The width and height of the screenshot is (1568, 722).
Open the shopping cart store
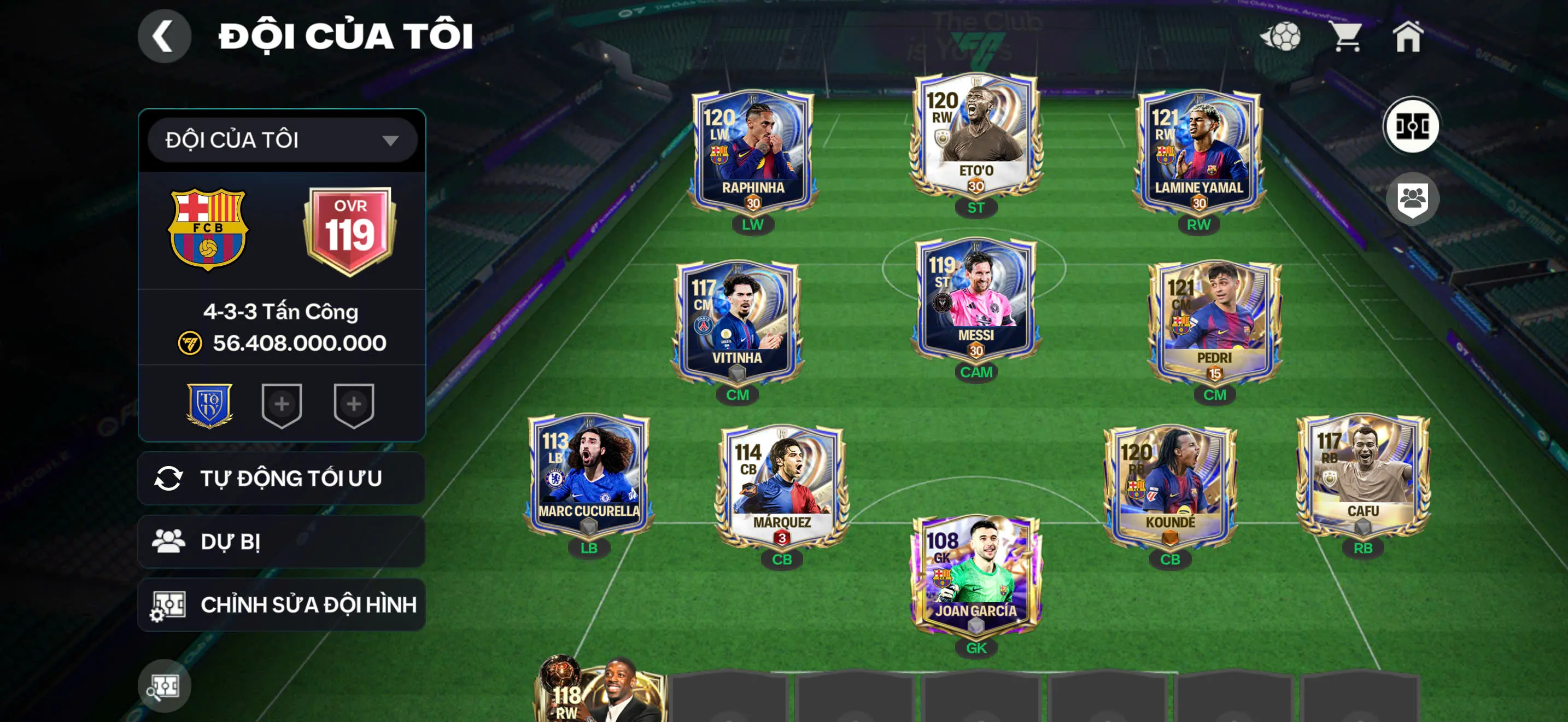pyautogui.click(x=1347, y=37)
